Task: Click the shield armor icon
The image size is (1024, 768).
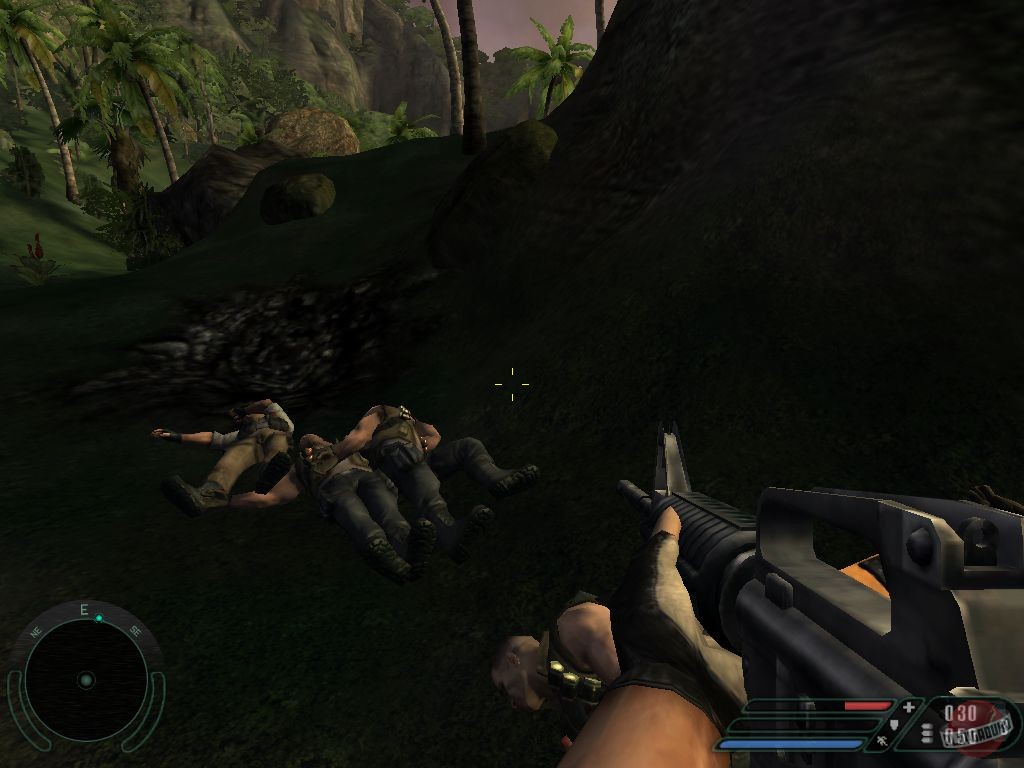Action: [894, 724]
